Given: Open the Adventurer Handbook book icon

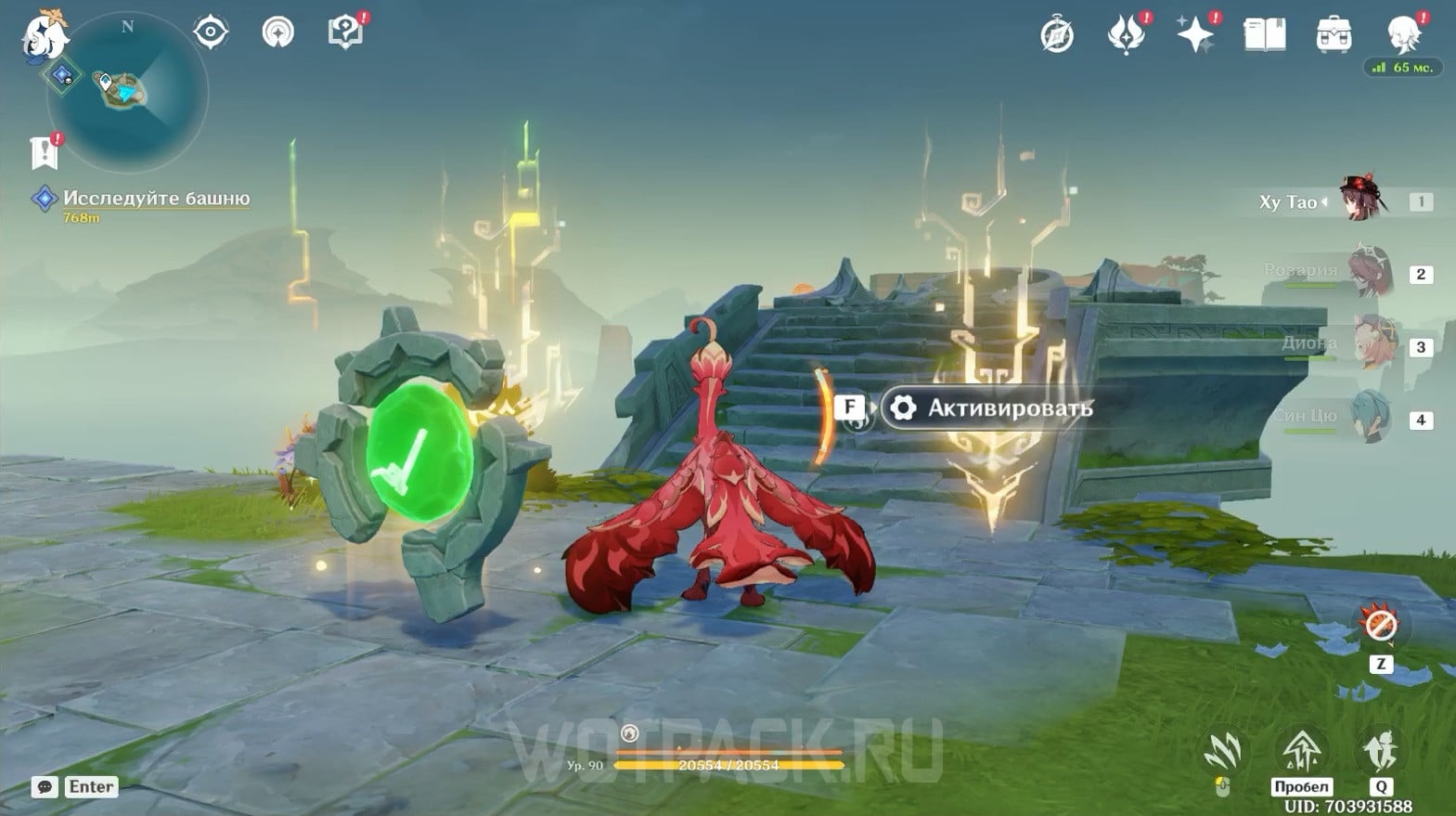Looking at the screenshot, I should point(1264,35).
